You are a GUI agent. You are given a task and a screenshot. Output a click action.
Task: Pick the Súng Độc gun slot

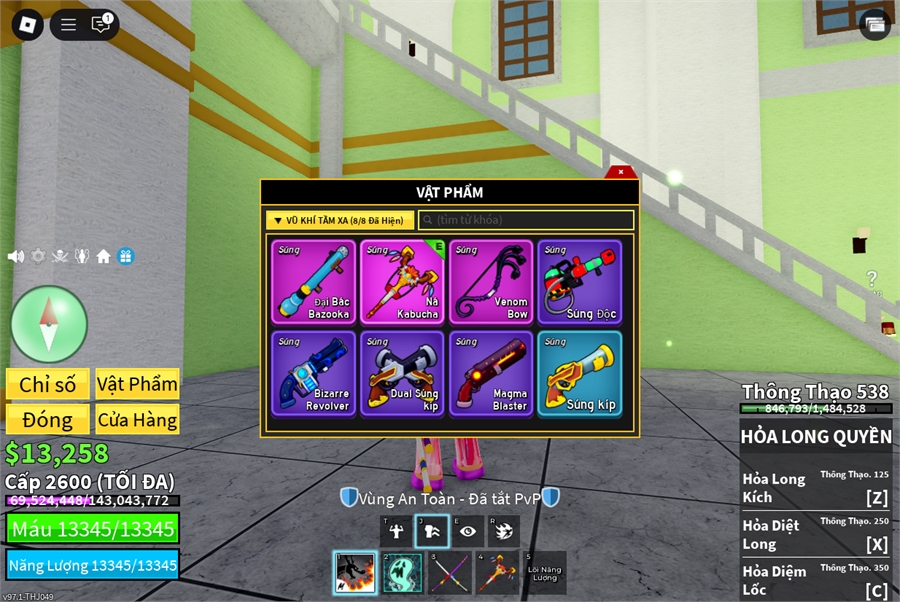tap(579, 282)
